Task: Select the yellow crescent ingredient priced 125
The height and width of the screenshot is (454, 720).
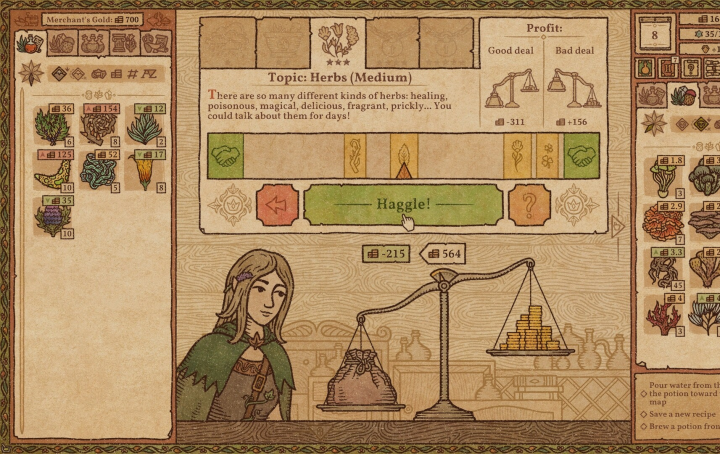Action: pos(52,172)
